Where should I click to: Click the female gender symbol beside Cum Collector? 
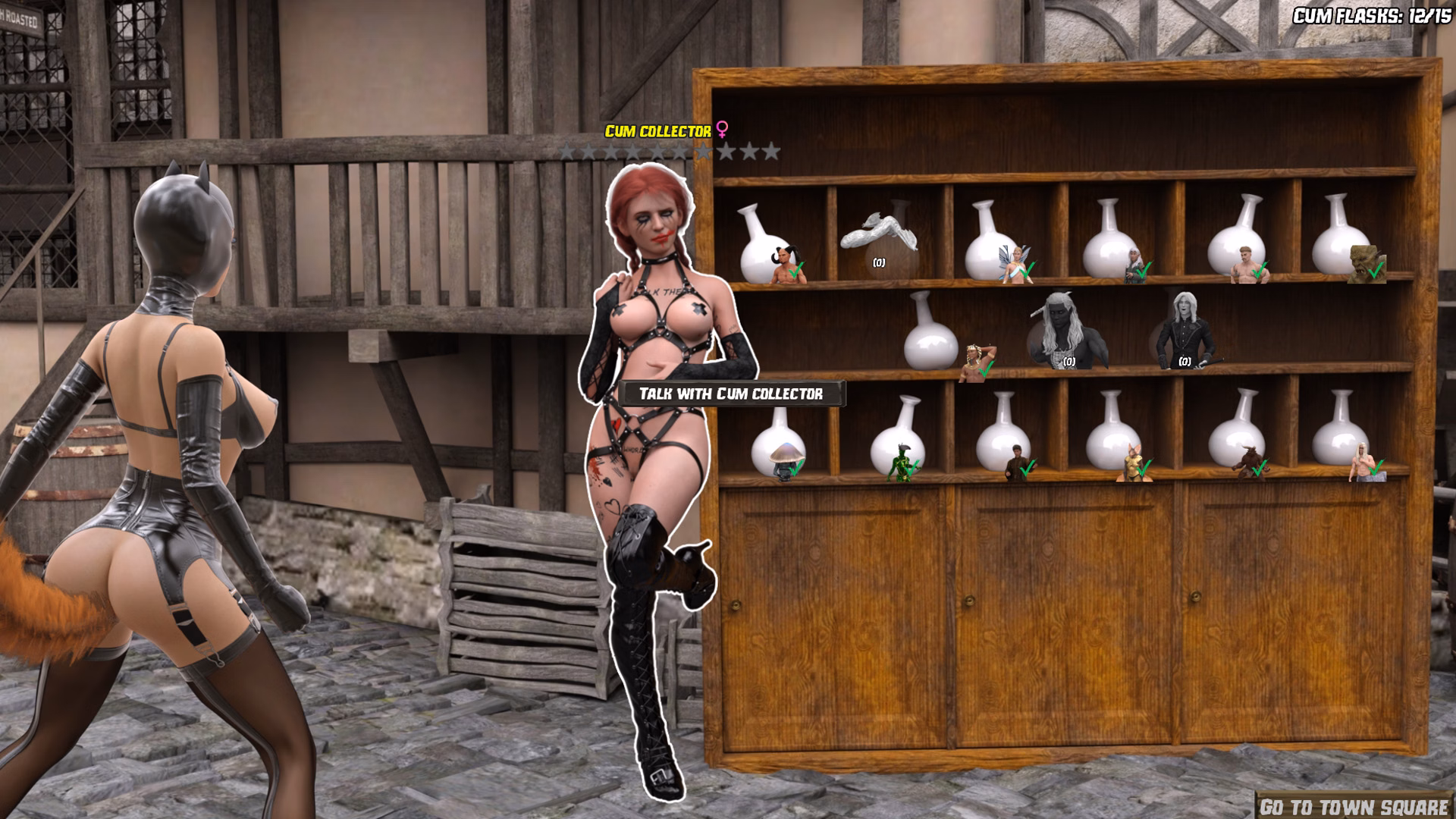(723, 130)
